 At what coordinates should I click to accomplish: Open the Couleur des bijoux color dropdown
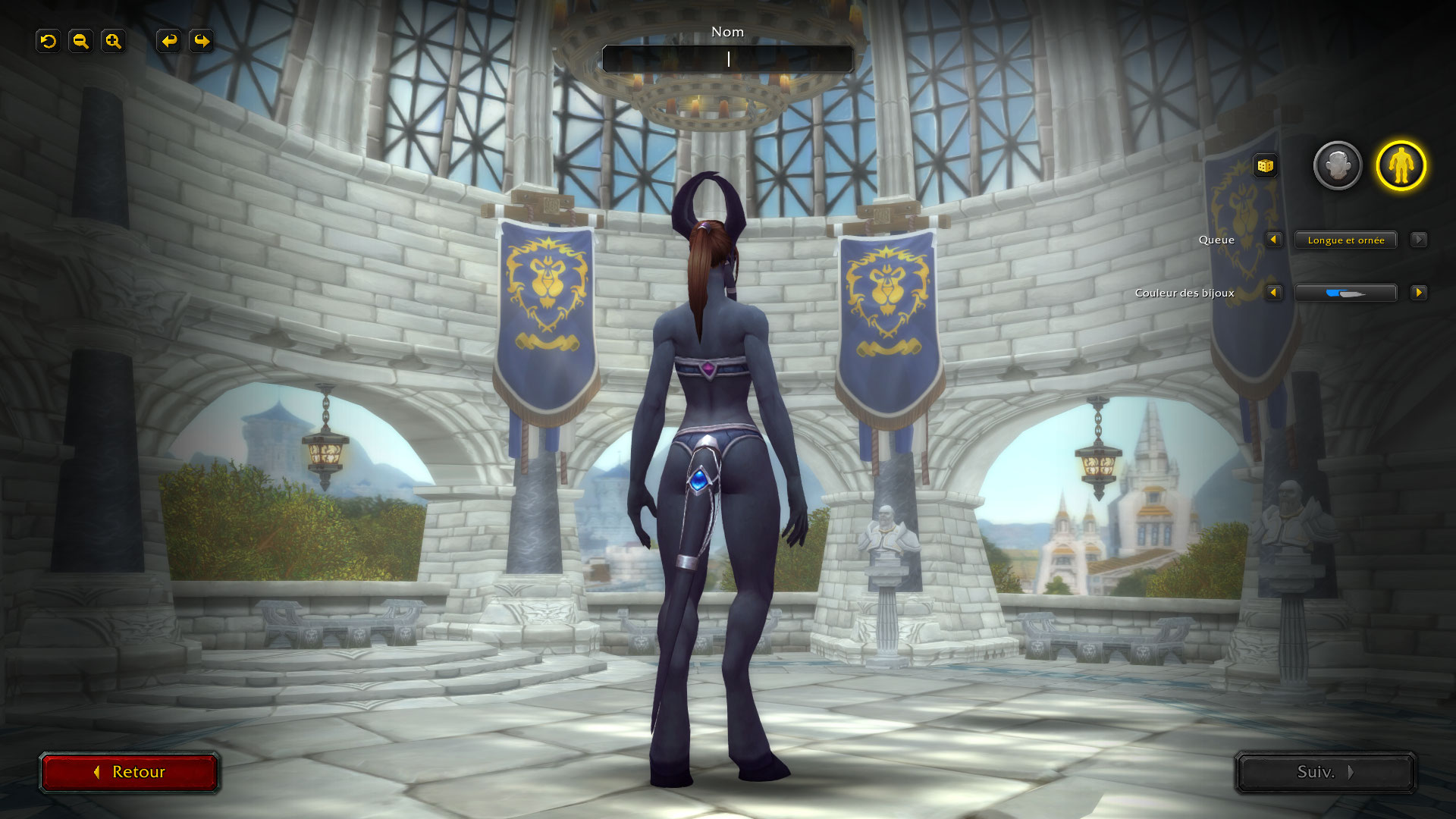1345,293
